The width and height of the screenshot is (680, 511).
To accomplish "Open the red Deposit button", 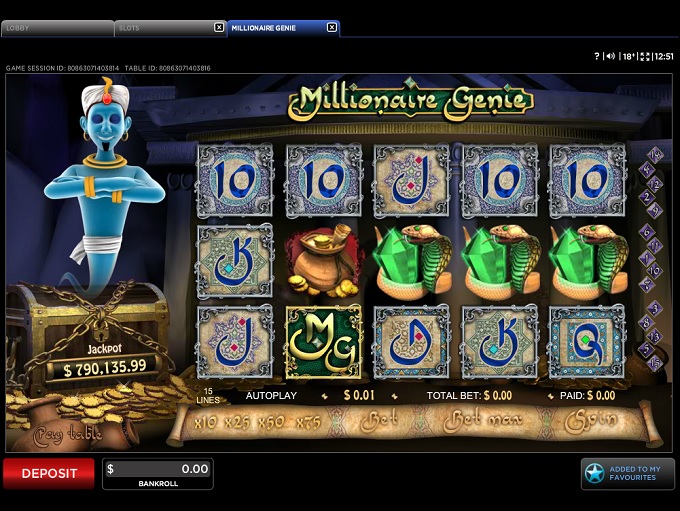I will [x=49, y=473].
